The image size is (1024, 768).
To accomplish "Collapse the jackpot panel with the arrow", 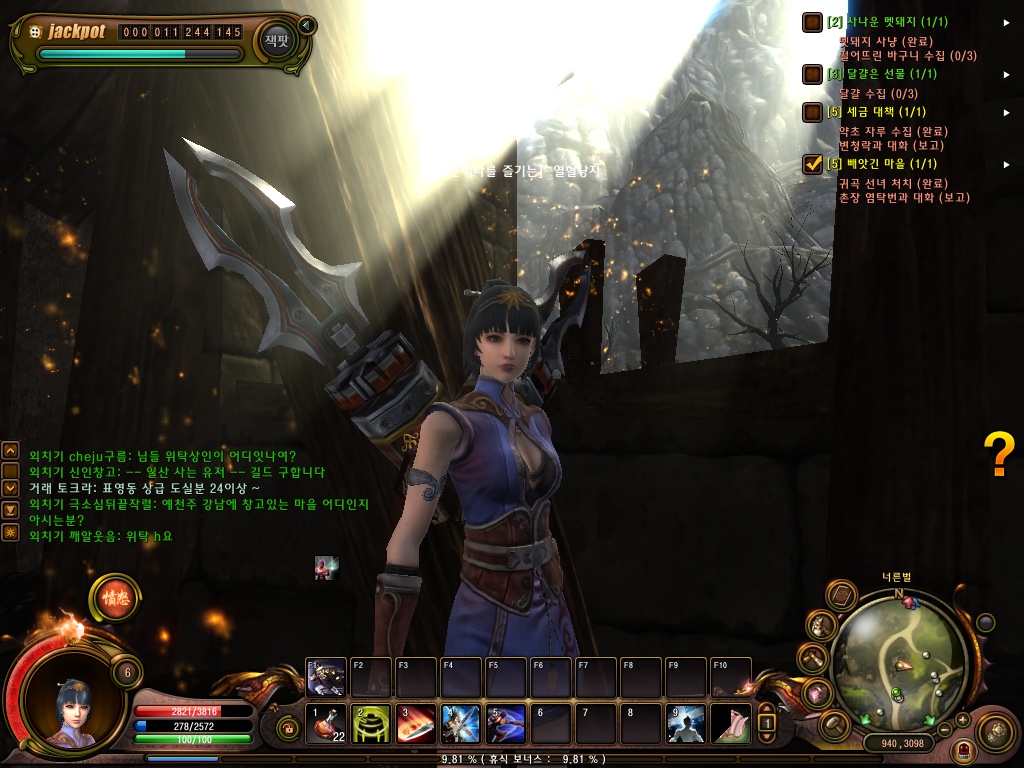I will 307,25.
